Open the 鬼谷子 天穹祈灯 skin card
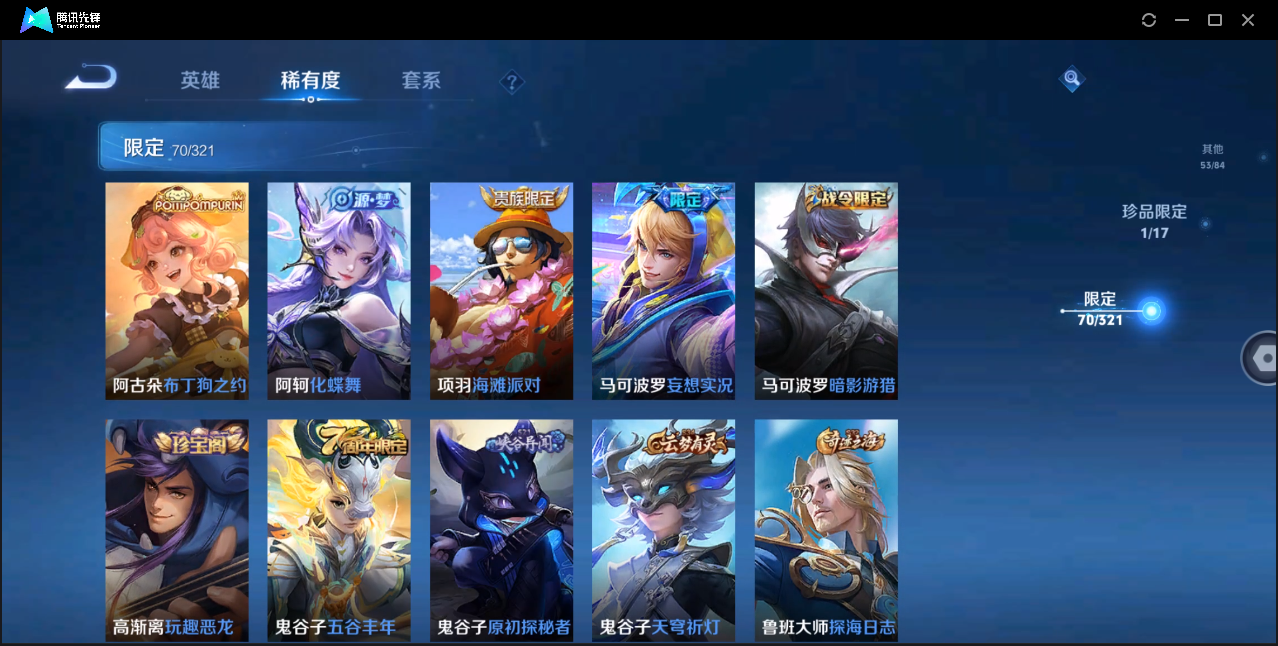Viewport: 1278px width, 646px height. click(x=663, y=529)
